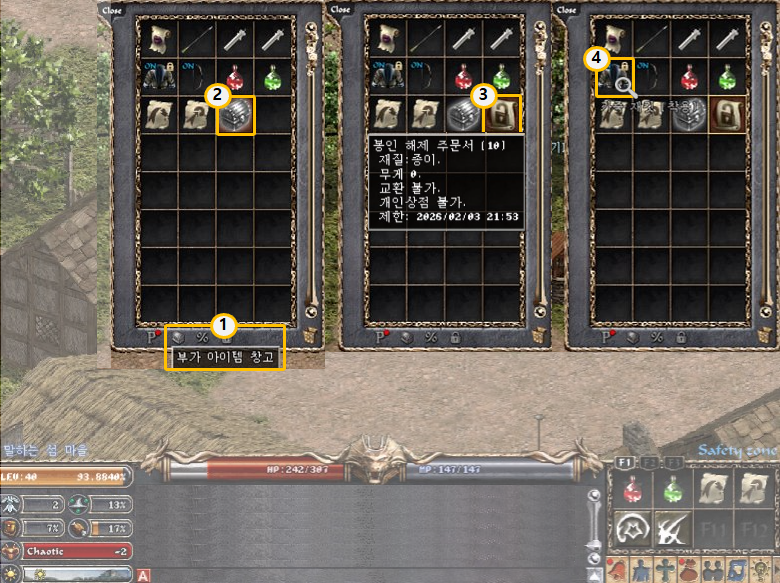Click the cross icon in the bottom menu
This screenshot has width=780, height=583.
click(664, 570)
